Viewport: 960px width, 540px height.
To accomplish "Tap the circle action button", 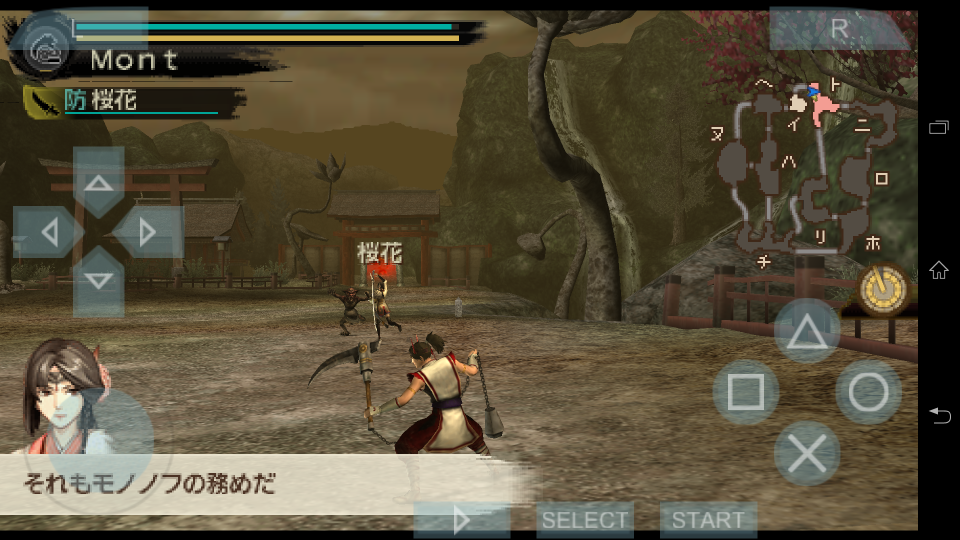I will pos(868,392).
